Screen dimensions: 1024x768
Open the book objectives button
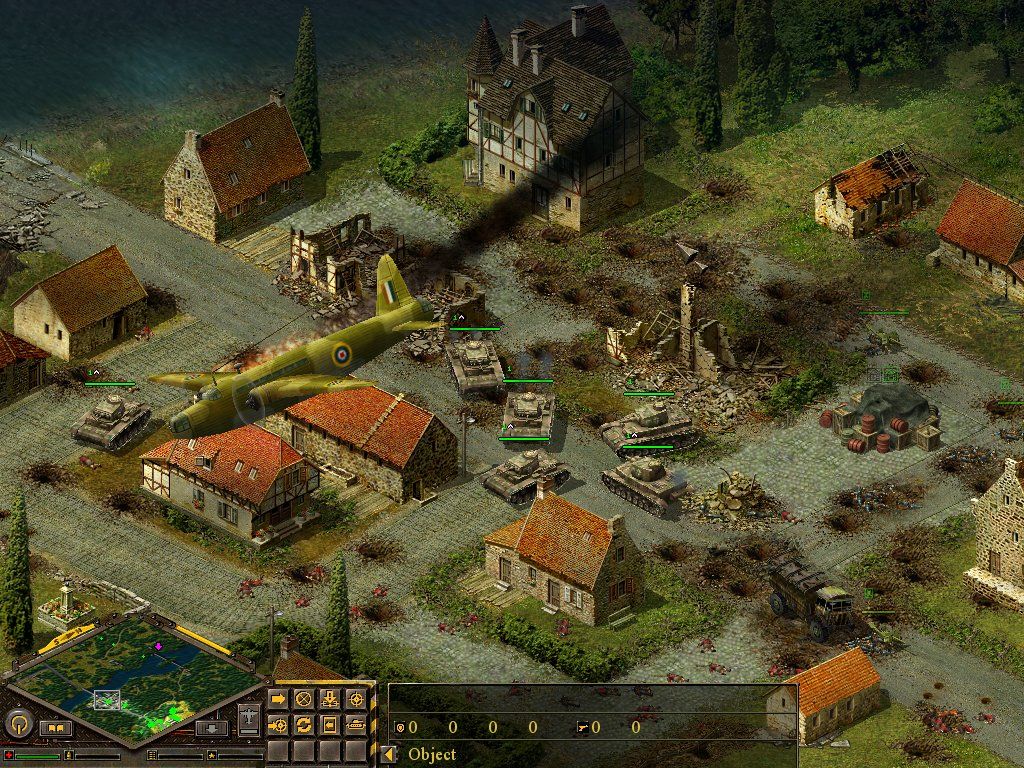pyautogui.click(x=55, y=728)
